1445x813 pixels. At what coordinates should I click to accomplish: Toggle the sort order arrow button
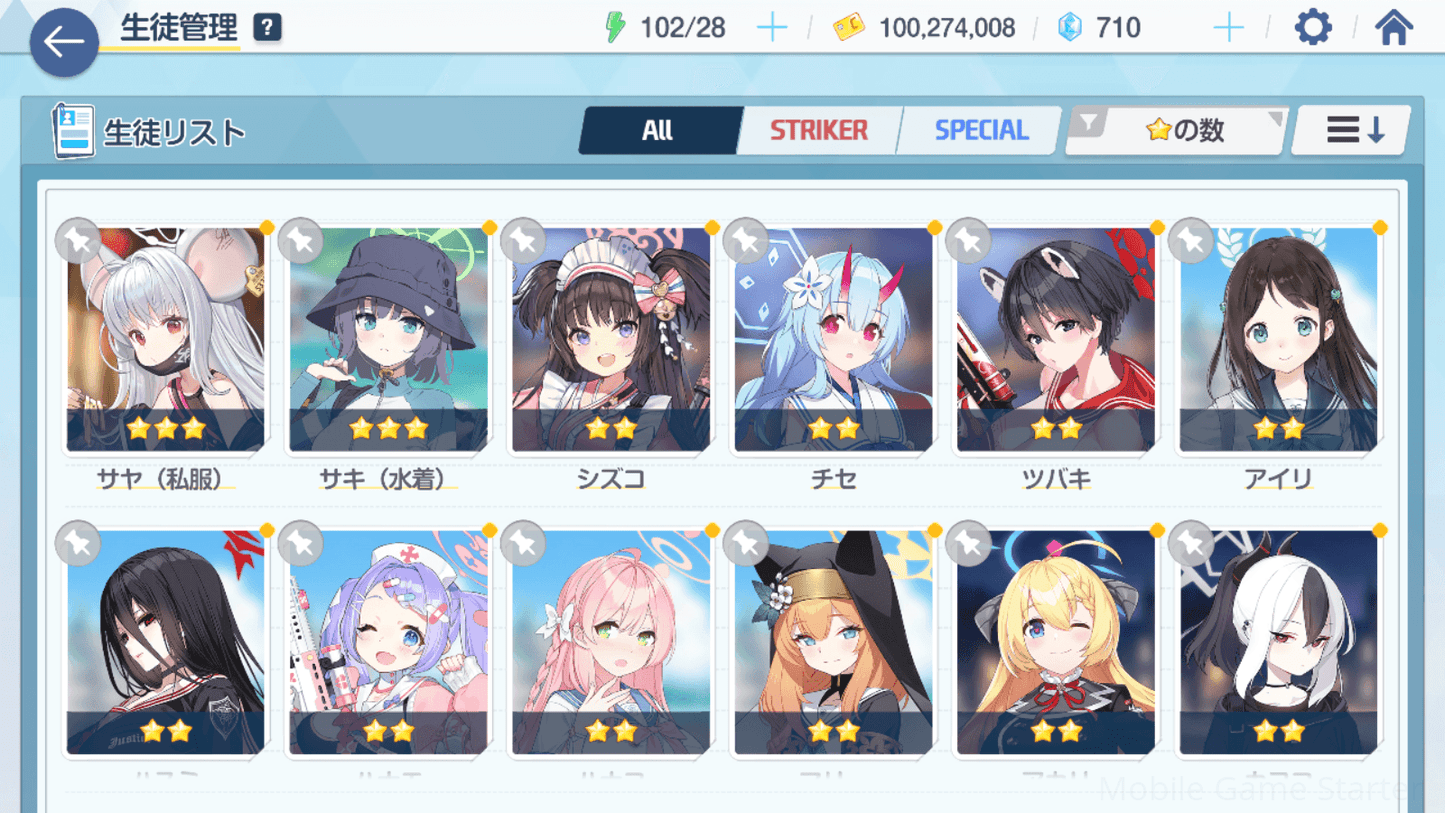(1352, 130)
